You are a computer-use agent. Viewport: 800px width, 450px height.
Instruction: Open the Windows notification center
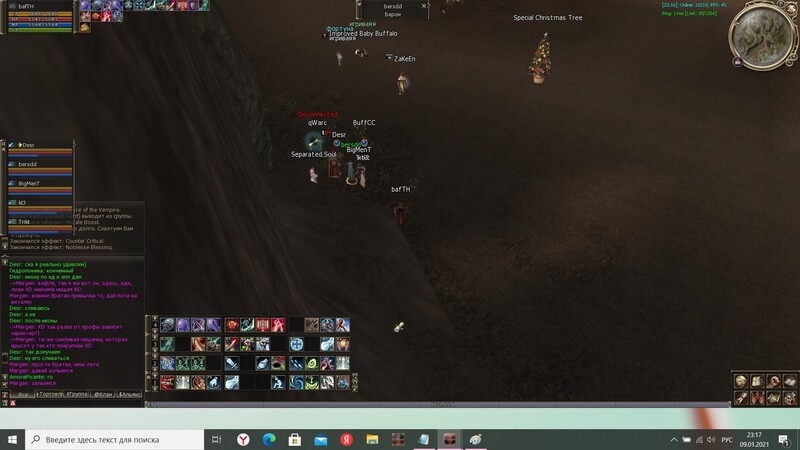[x=787, y=439]
